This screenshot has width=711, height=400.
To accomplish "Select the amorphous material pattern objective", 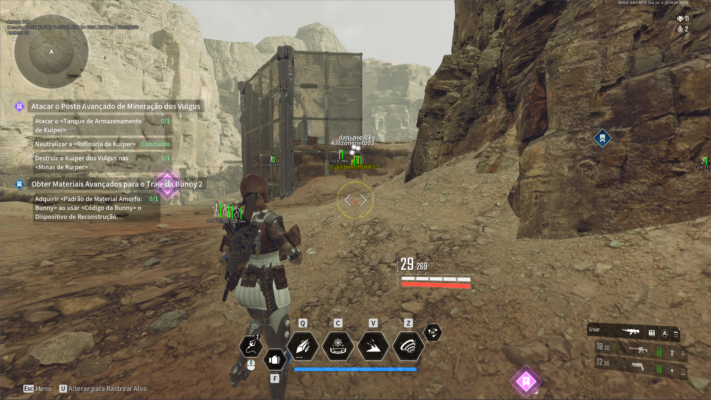I will 88,208.
